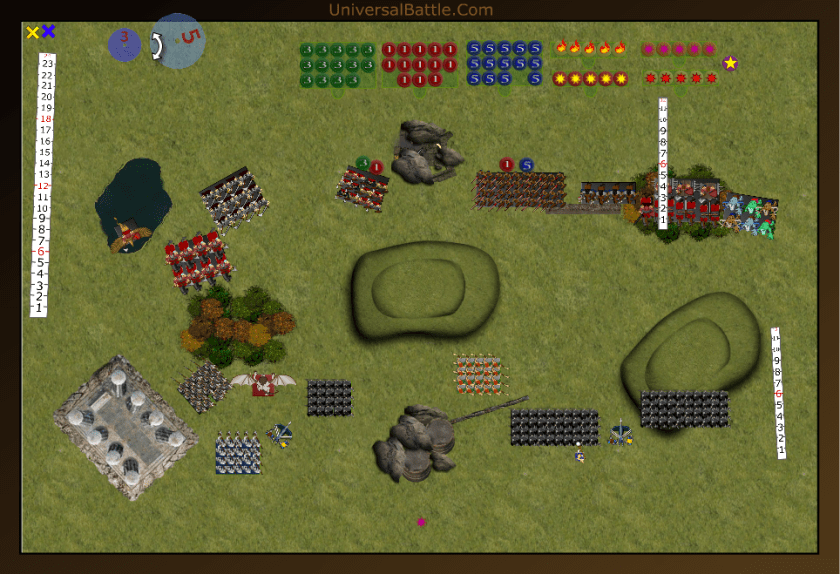
Task: Select the tall ruler numbered up to 23
Action: [x=44, y=185]
